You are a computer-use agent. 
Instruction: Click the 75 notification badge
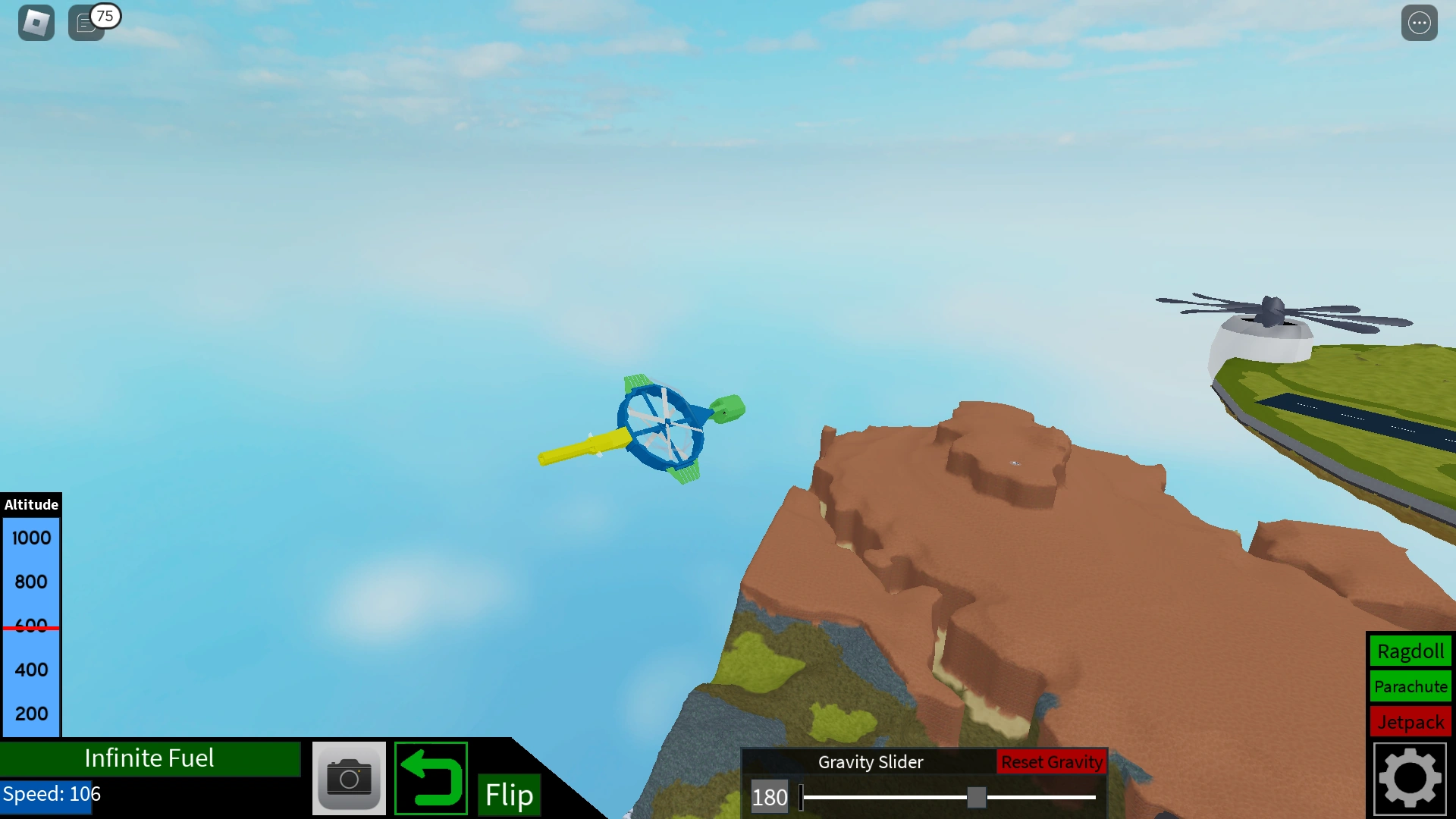tap(105, 15)
